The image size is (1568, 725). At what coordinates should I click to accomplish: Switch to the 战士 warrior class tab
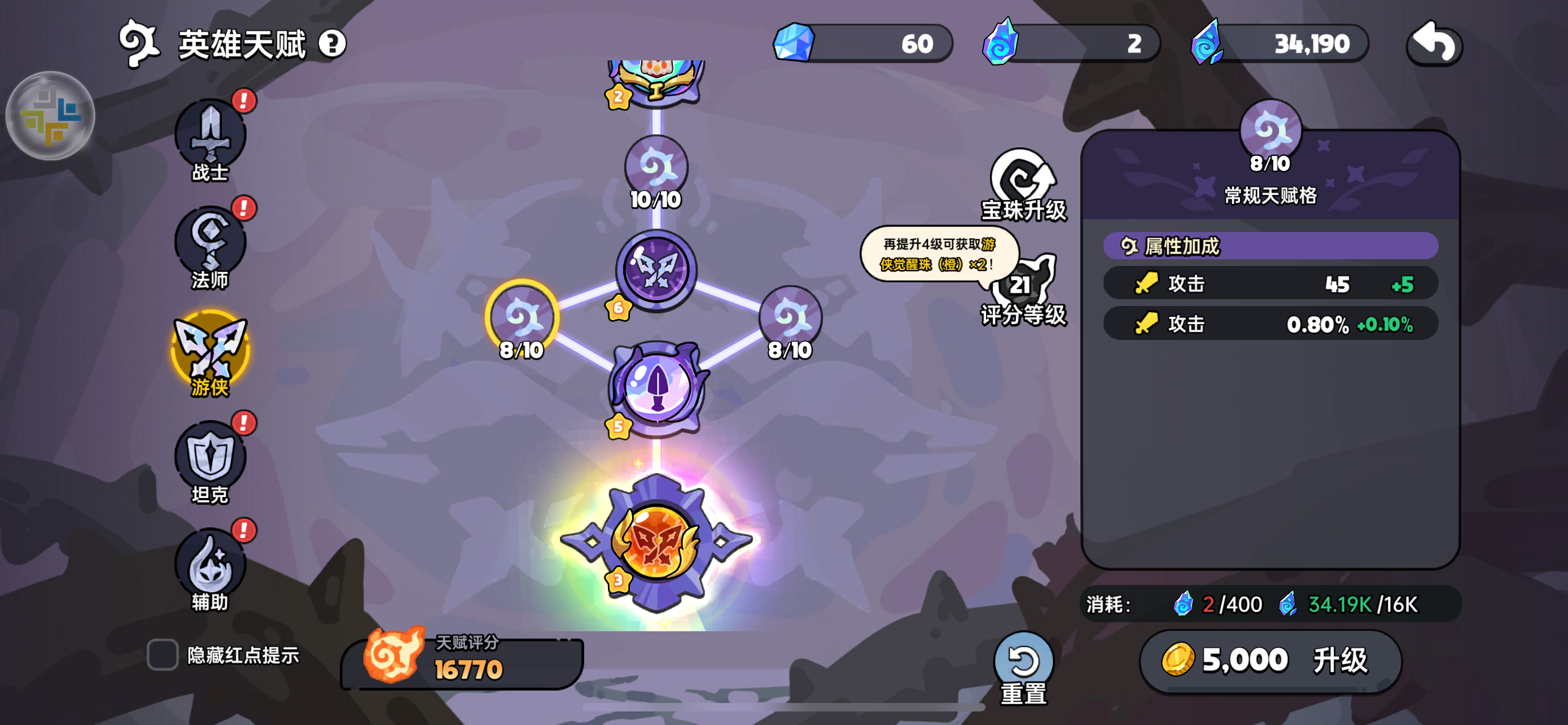click(210, 137)
